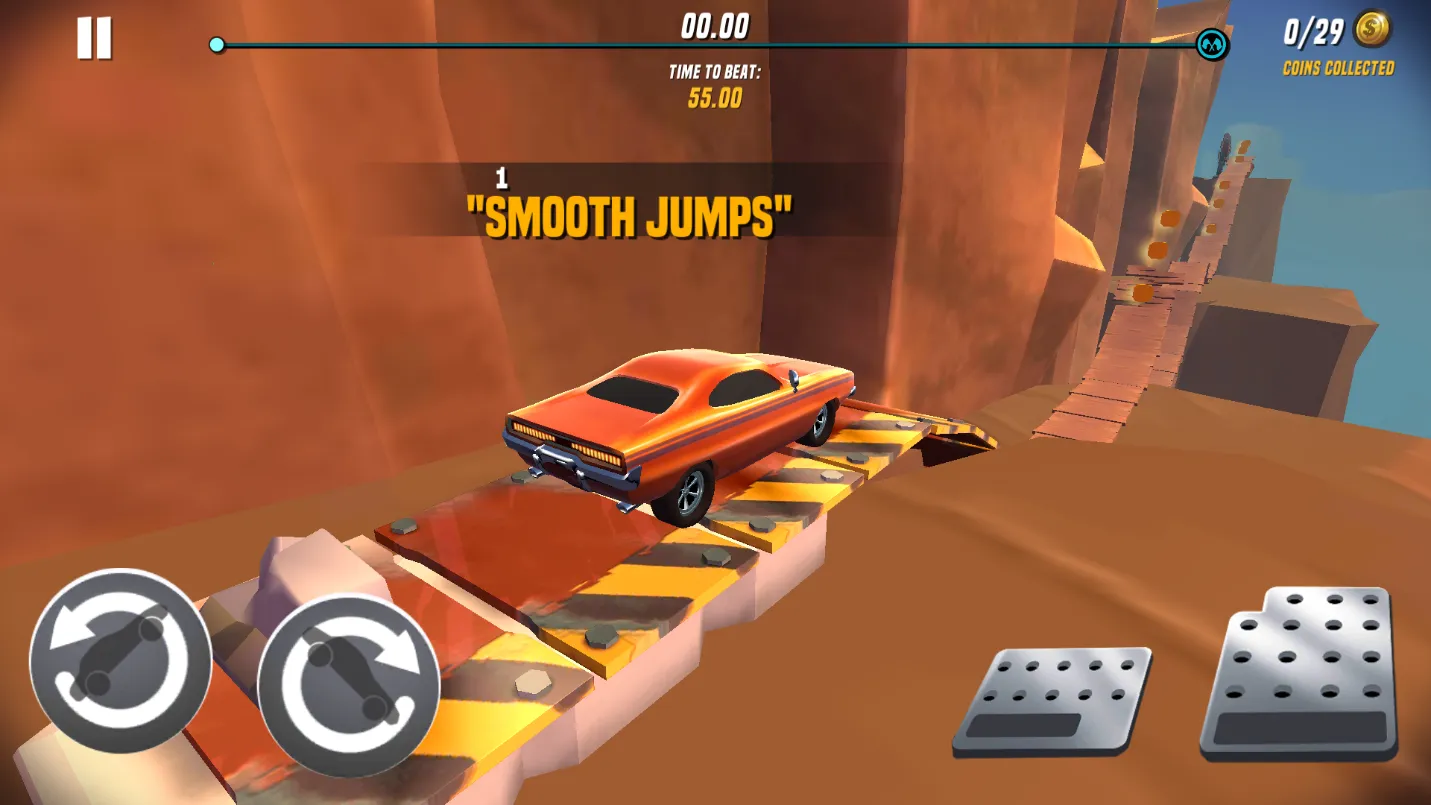Tap the tilt-forward rotate button
This screenshot has width=1431, height=805.
pyautogui.click(x=348, y=685)
